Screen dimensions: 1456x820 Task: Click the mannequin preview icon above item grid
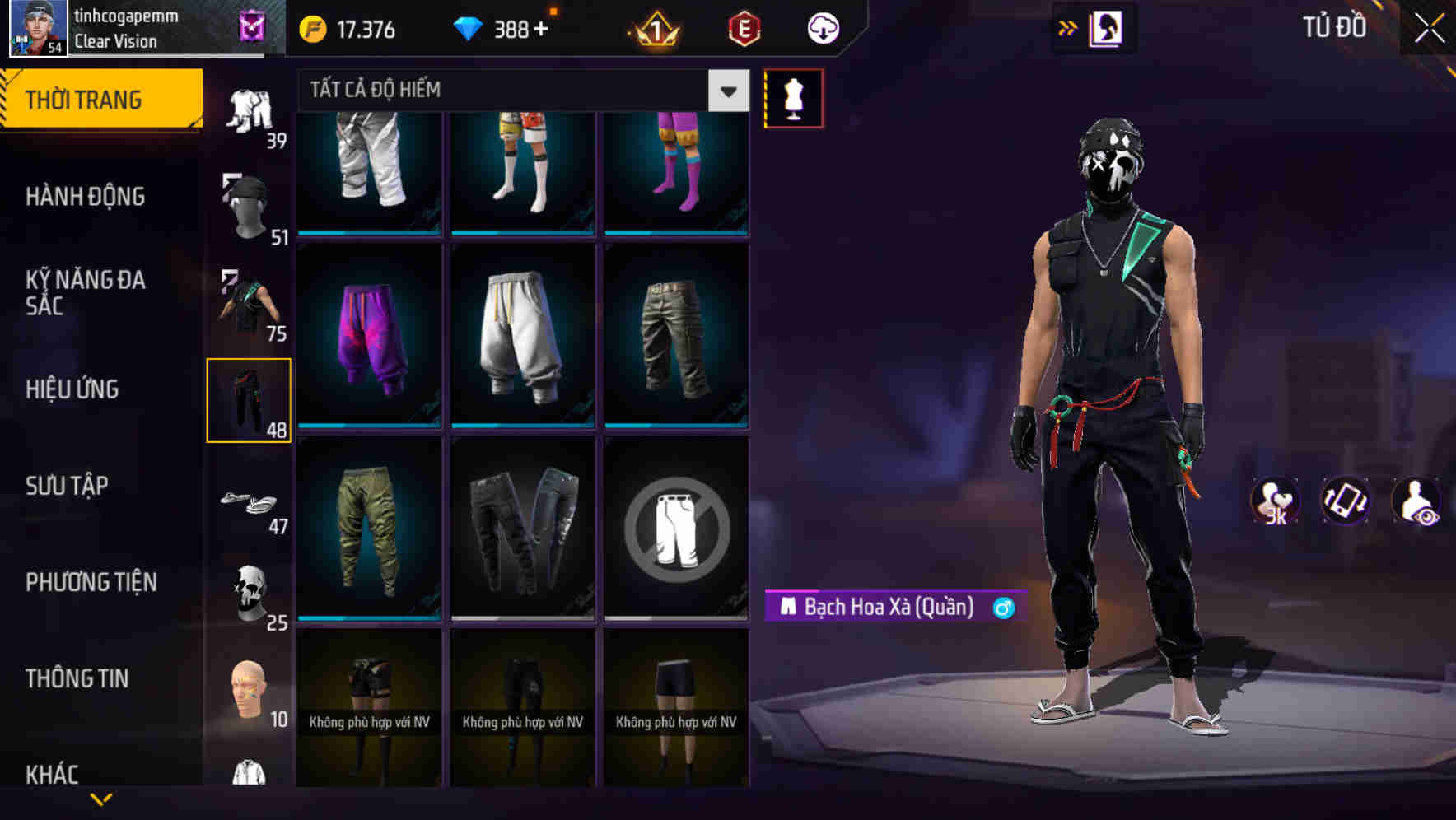tap(793, 97)
